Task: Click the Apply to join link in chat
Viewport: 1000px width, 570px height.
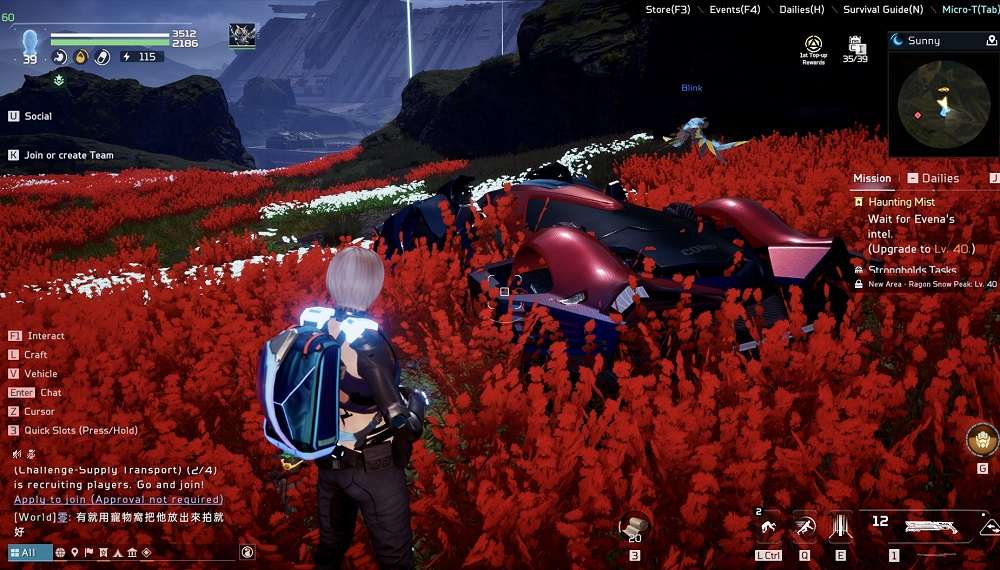Action: pos(118,499)
